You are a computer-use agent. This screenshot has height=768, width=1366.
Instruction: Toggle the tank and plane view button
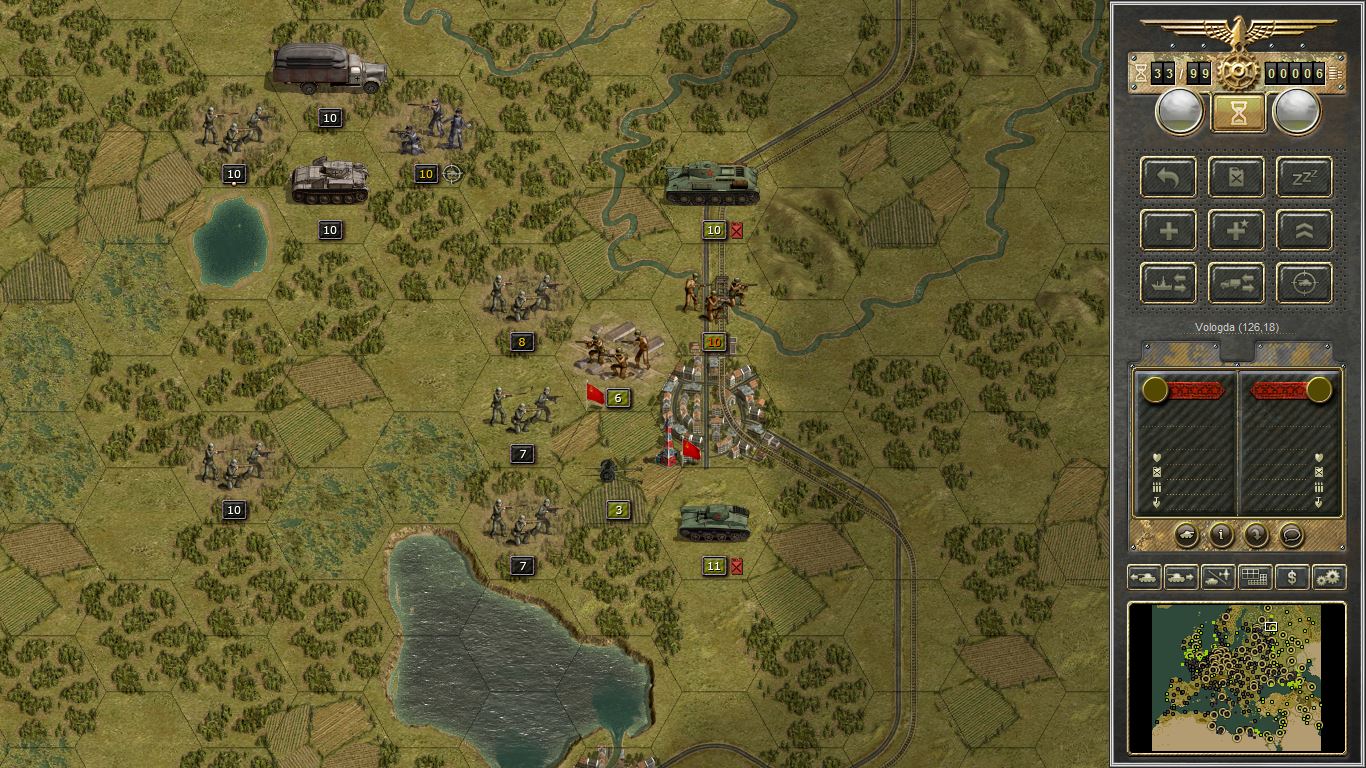tap(1218, 577)
